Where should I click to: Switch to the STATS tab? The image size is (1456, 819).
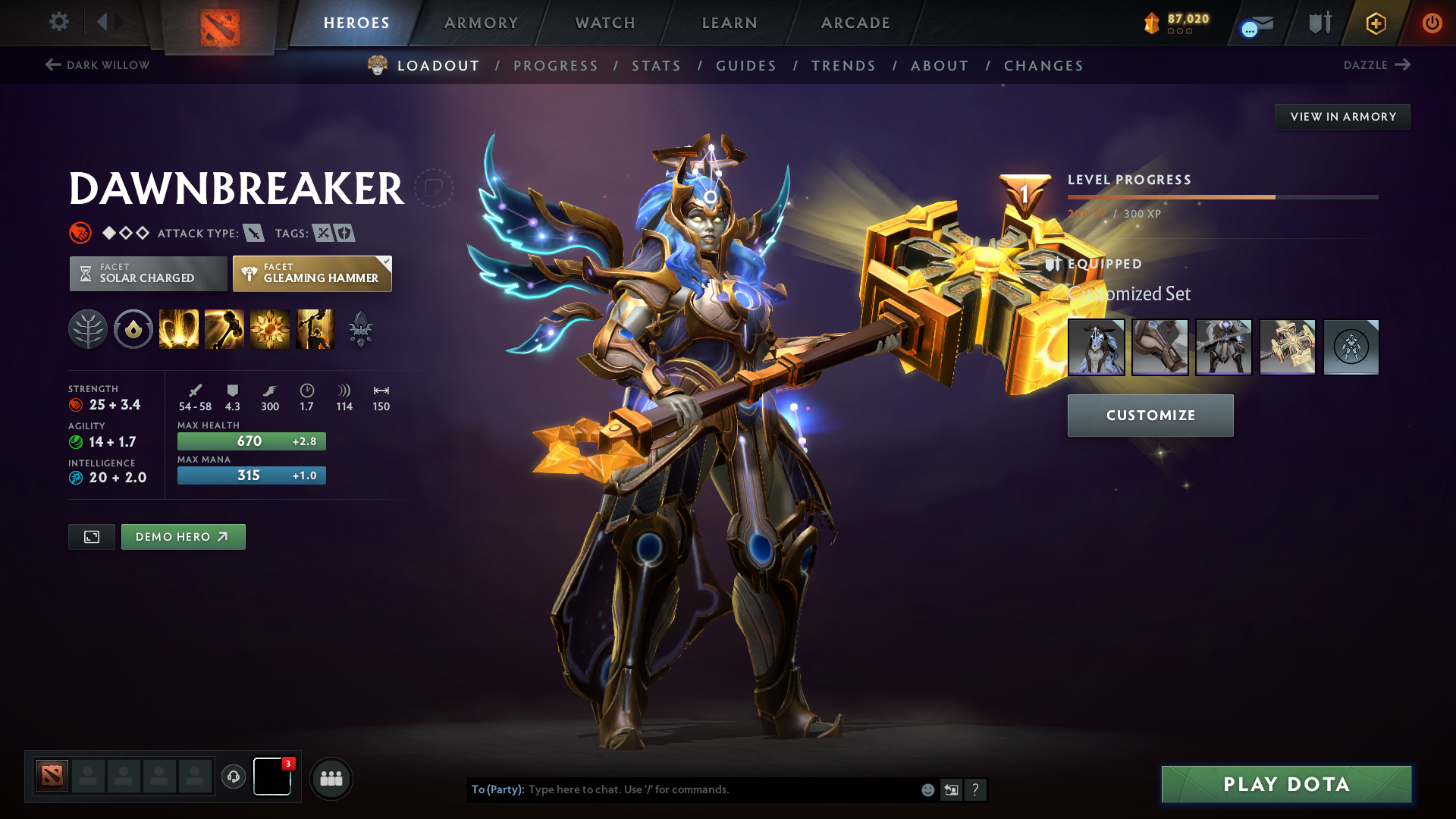[657, 66]
